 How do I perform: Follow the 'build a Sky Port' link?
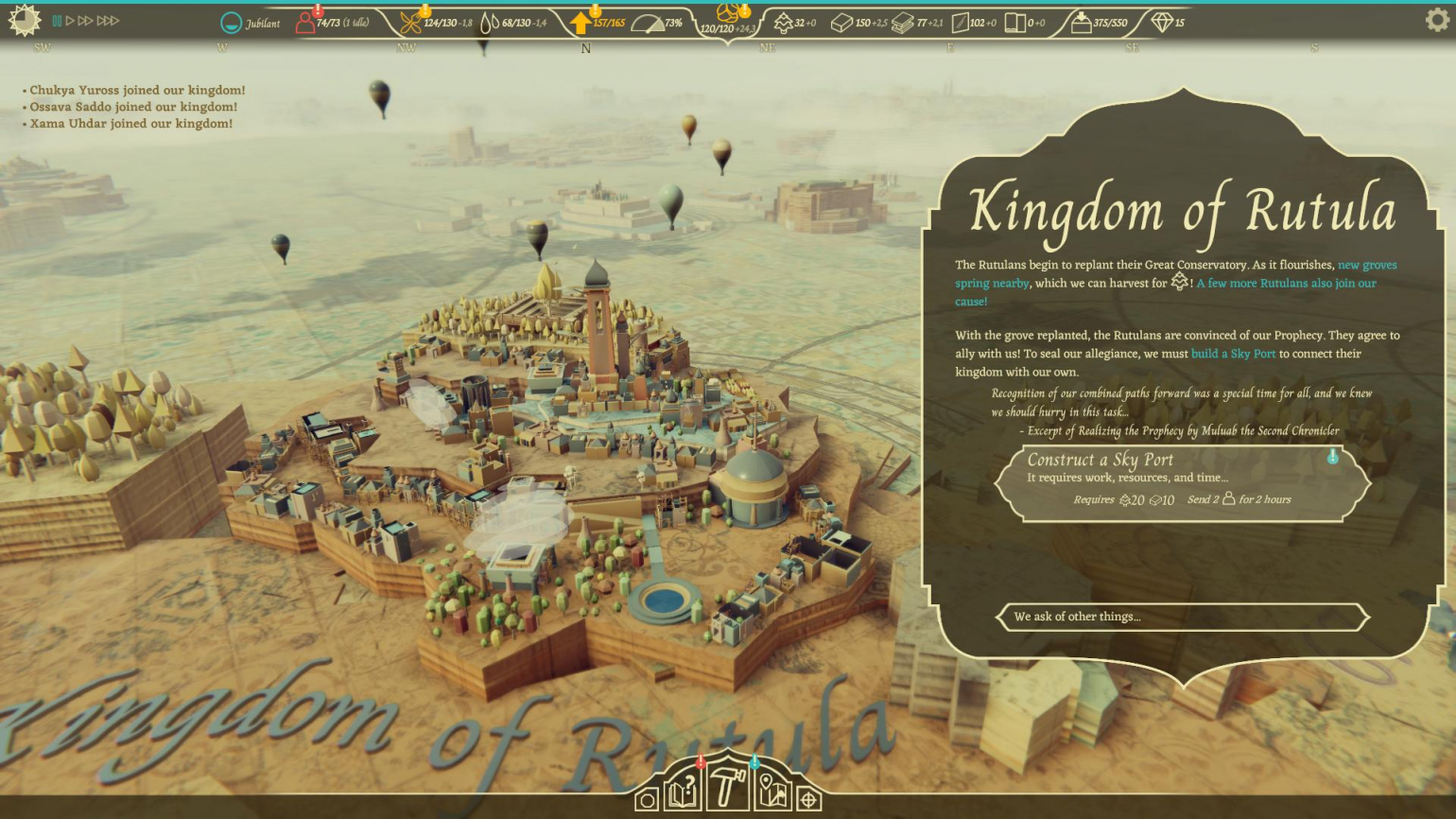tap(1233, 354)
